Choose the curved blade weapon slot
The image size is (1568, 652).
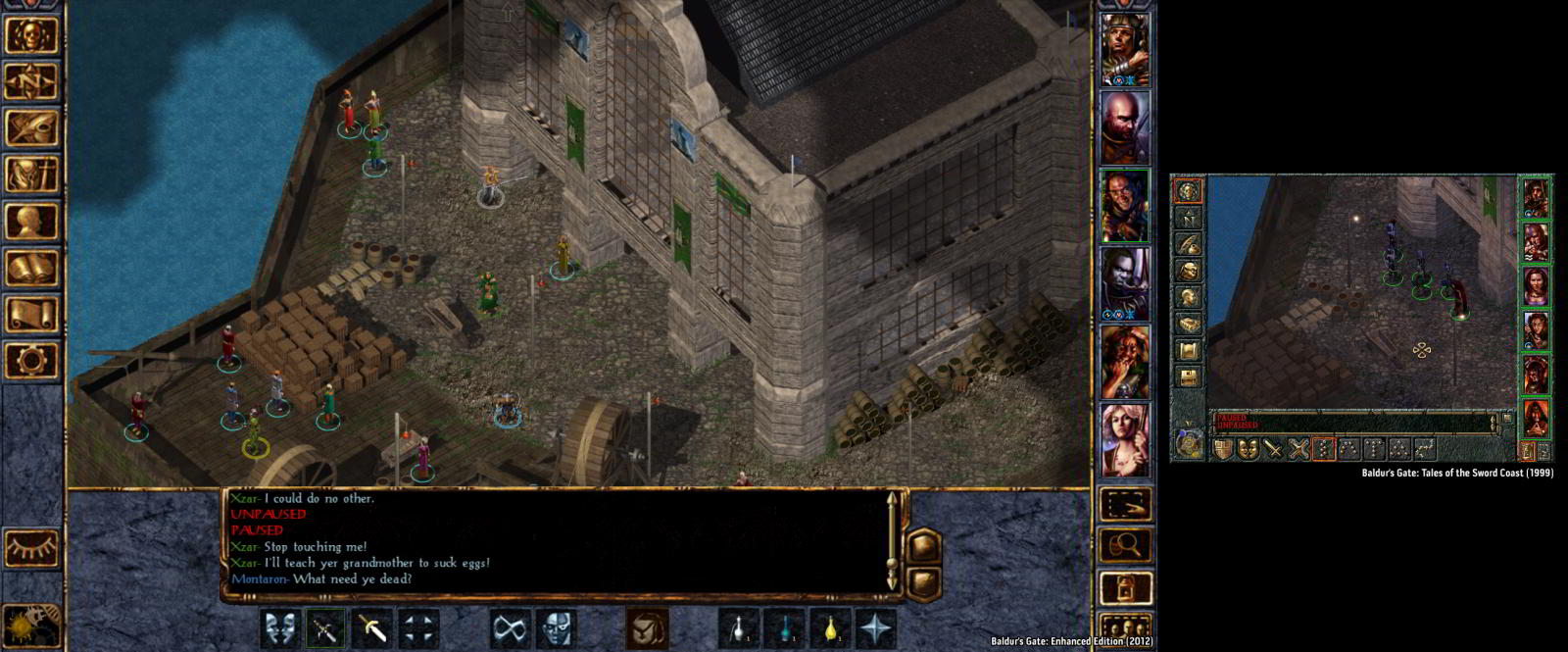(x=372, y=628)
